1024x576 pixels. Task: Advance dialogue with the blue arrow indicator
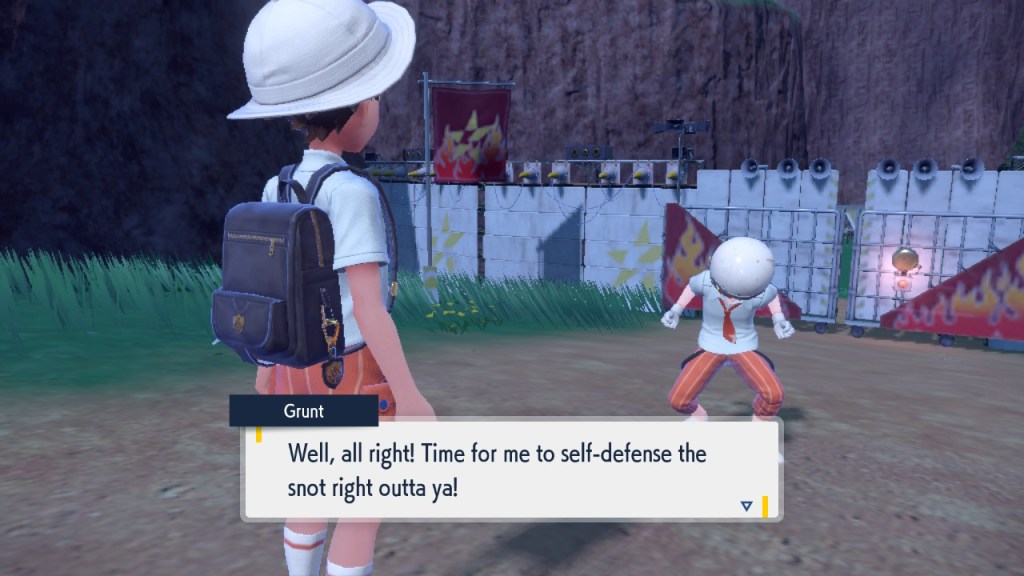coord(746,506)
